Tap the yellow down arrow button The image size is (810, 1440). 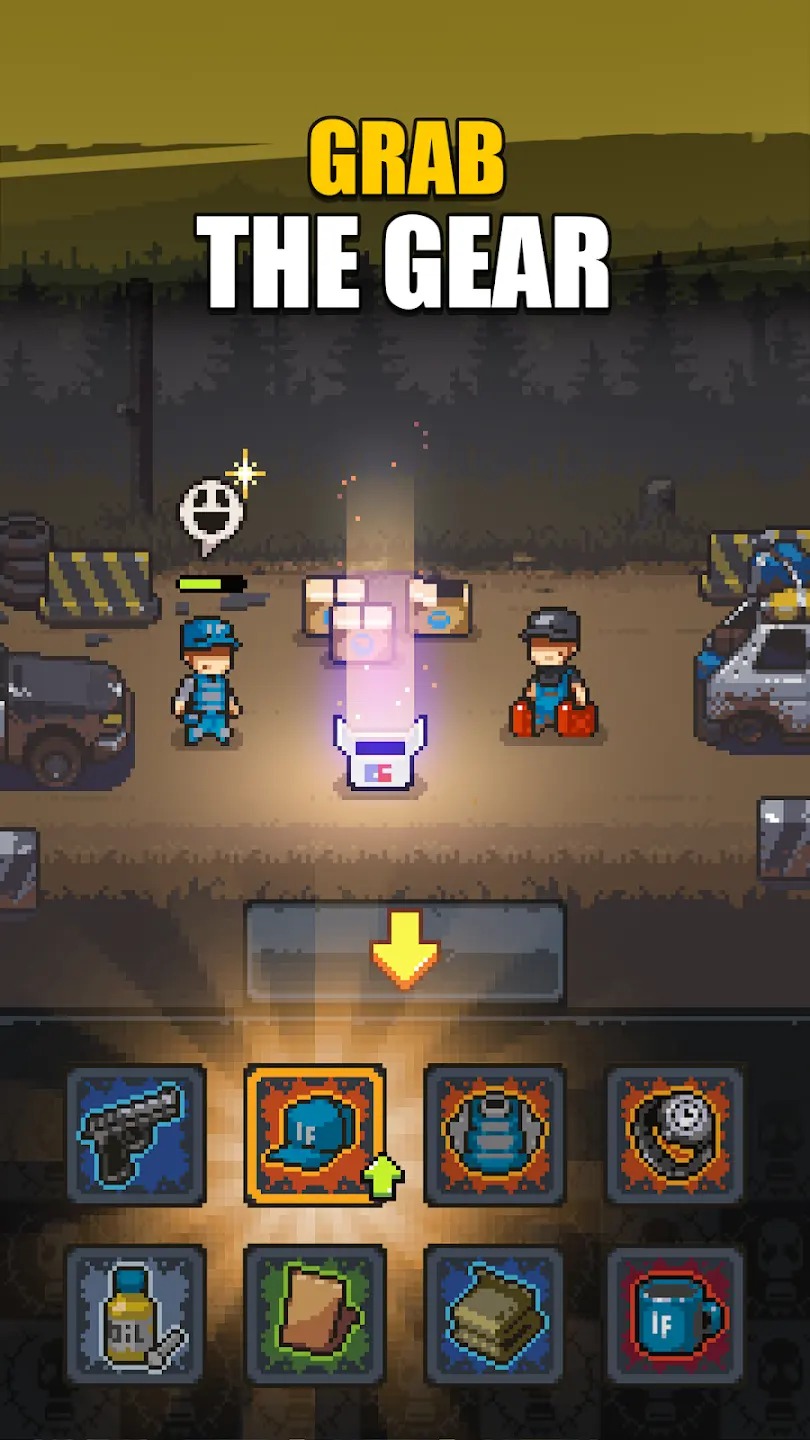point(405,954)
